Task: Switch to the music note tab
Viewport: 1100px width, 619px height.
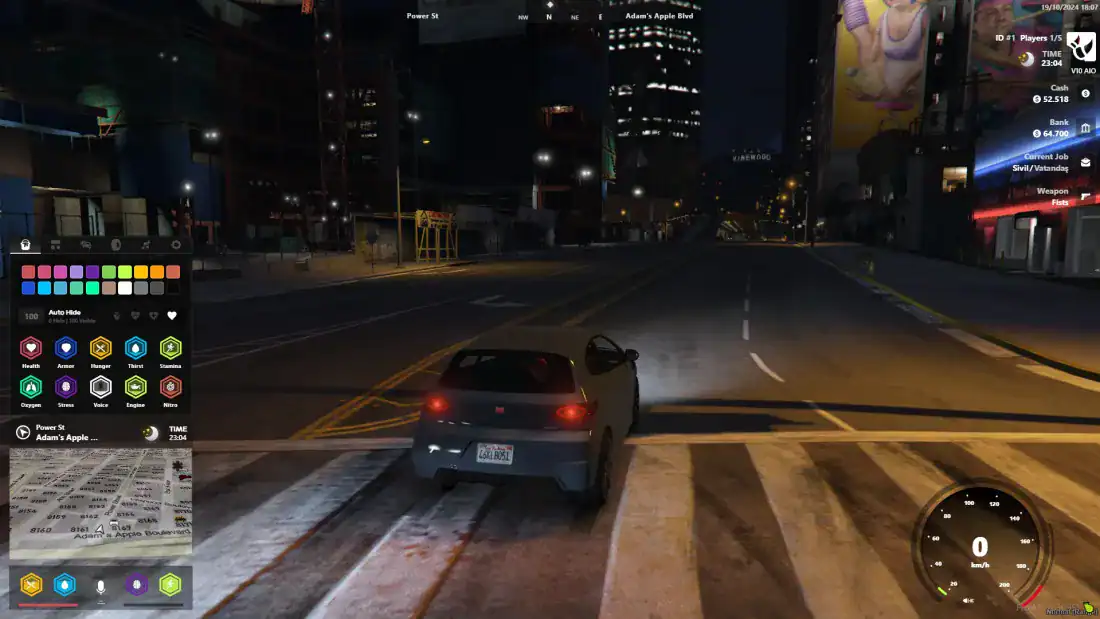Action: [x=146, y=244]
